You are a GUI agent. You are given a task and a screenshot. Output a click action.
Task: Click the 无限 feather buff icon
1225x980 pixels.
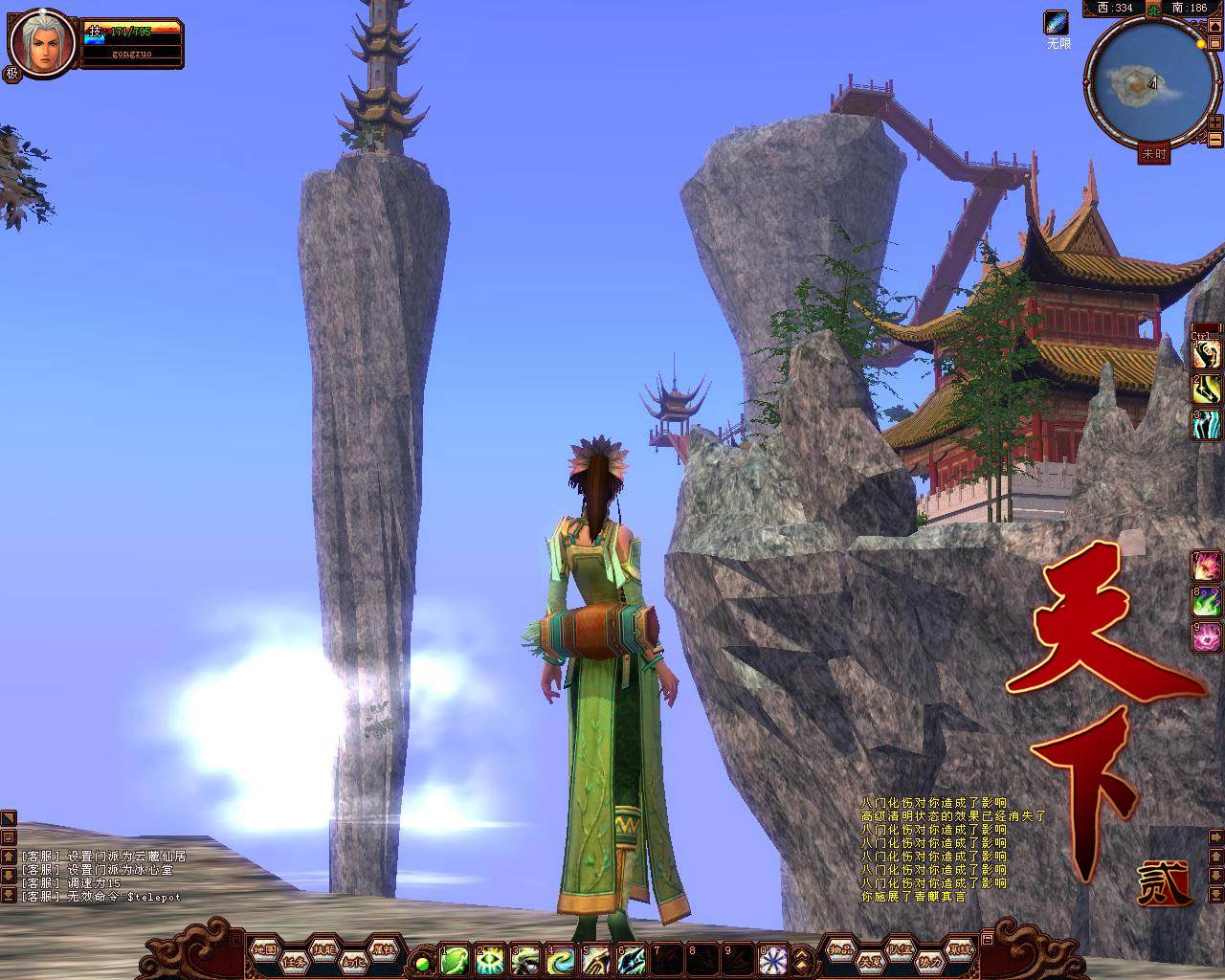tap(1058, 23)
